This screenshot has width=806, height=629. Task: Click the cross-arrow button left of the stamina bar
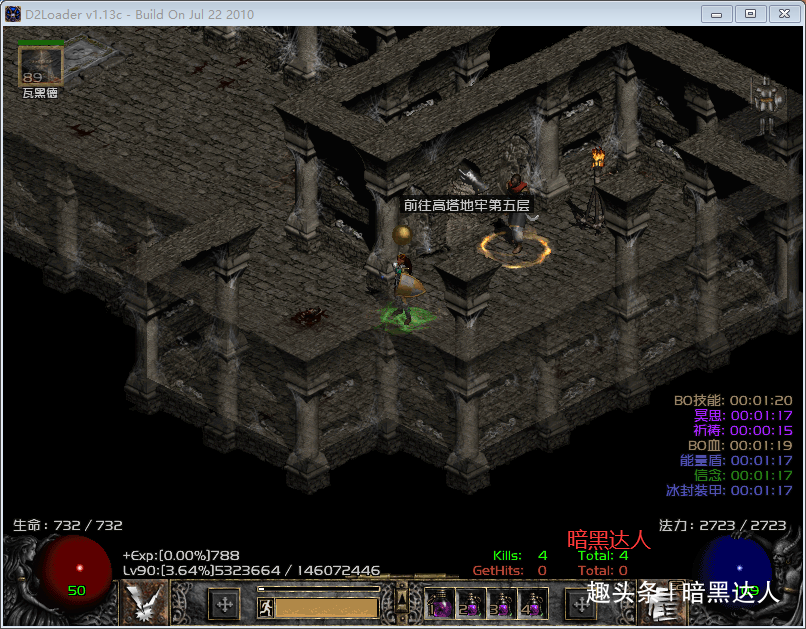pyautogui.click(x=224, y=604)
